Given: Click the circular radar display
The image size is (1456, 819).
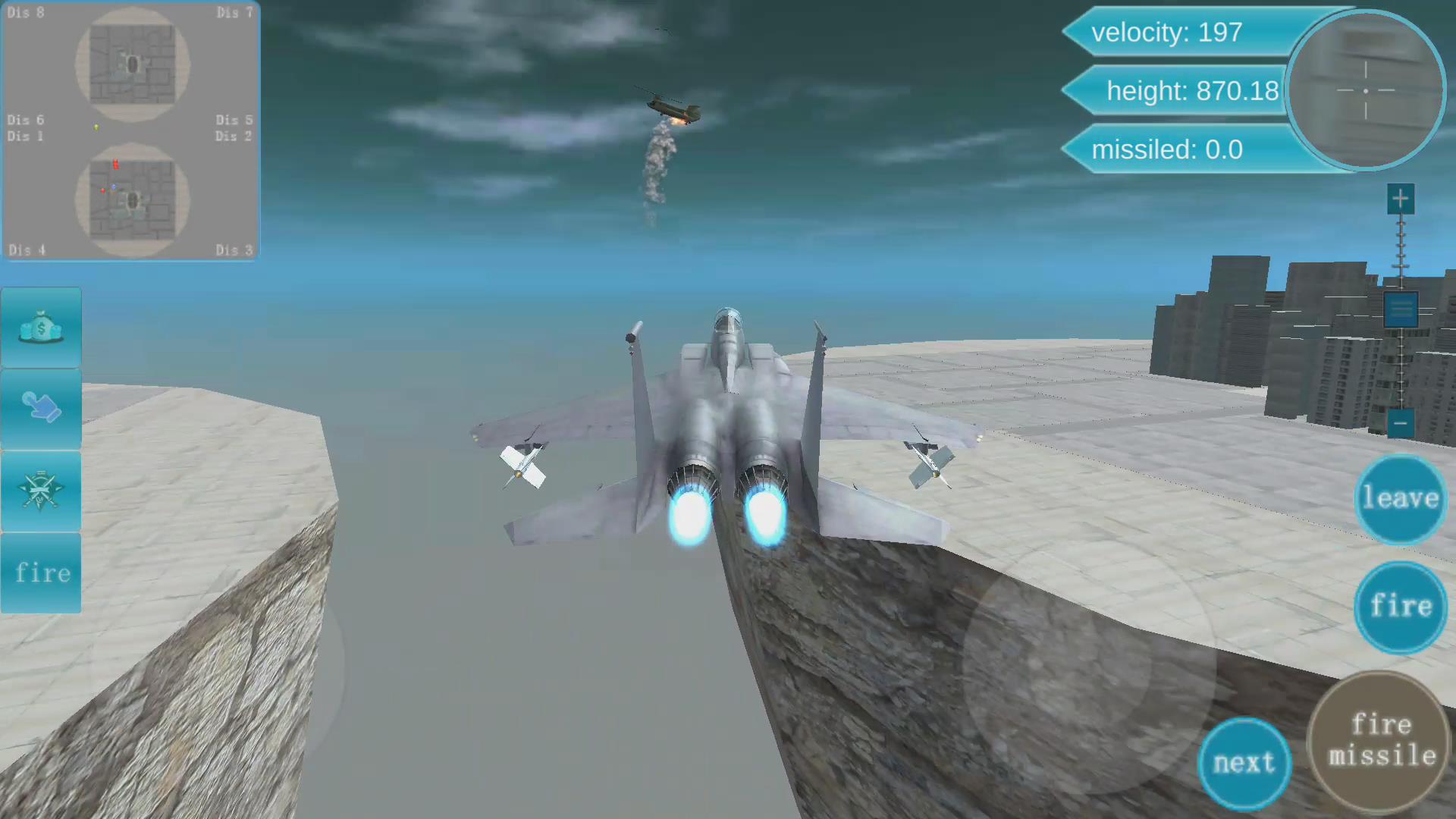Looking at the screenshot, I should tap(1365, 91).
